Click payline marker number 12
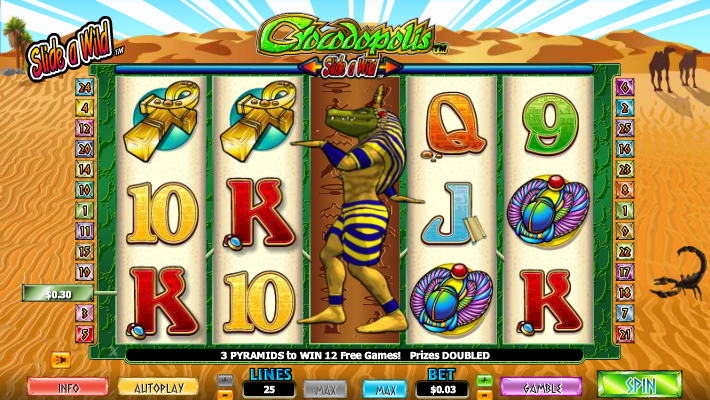The width and height of the screenshot is (710, 400). pyautogui.click(x=85, y=128)
